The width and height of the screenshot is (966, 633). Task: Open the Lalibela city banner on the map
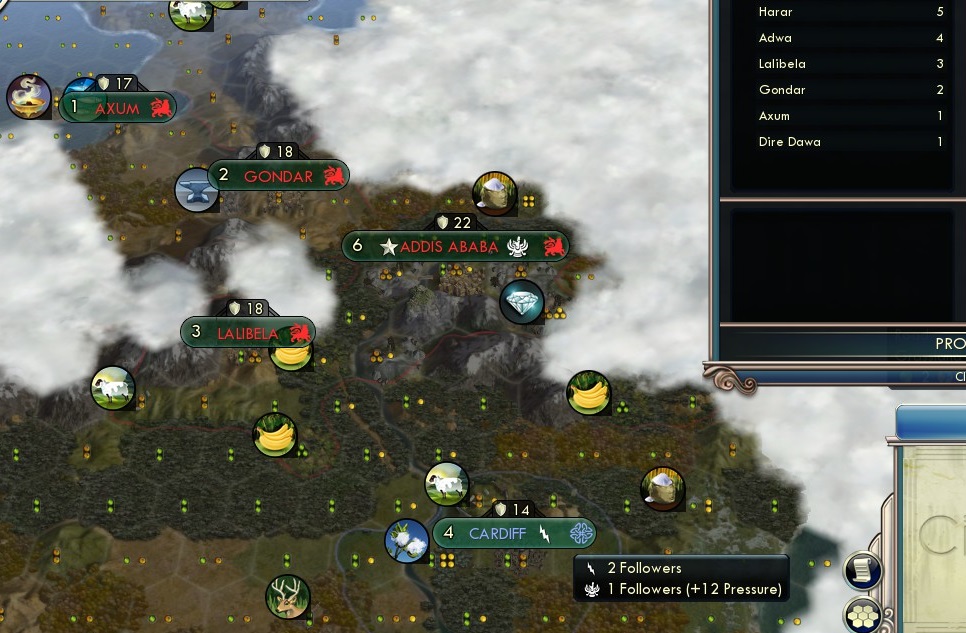248,333
